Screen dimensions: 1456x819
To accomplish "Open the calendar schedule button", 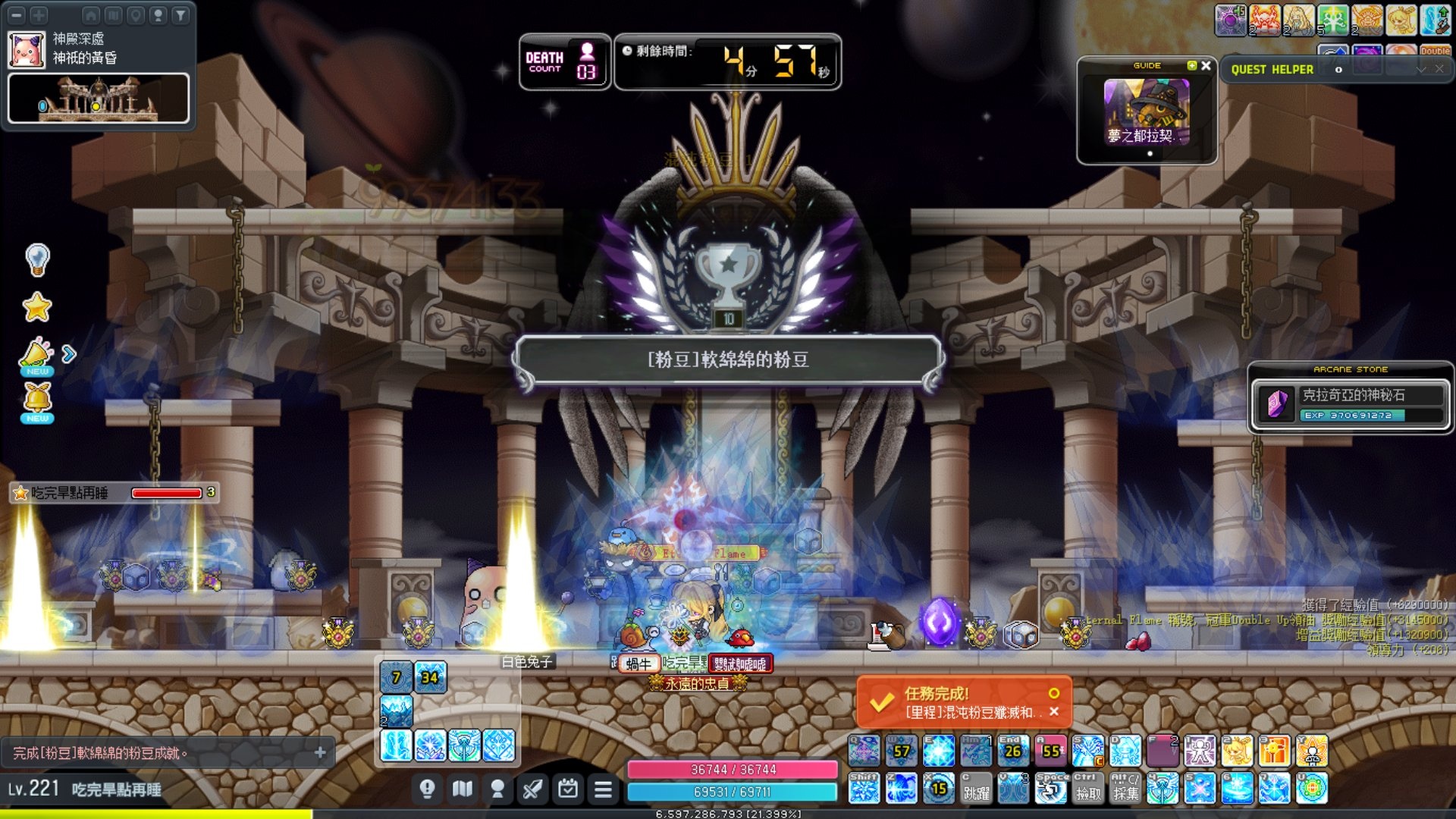I will [x=567, y=790].
